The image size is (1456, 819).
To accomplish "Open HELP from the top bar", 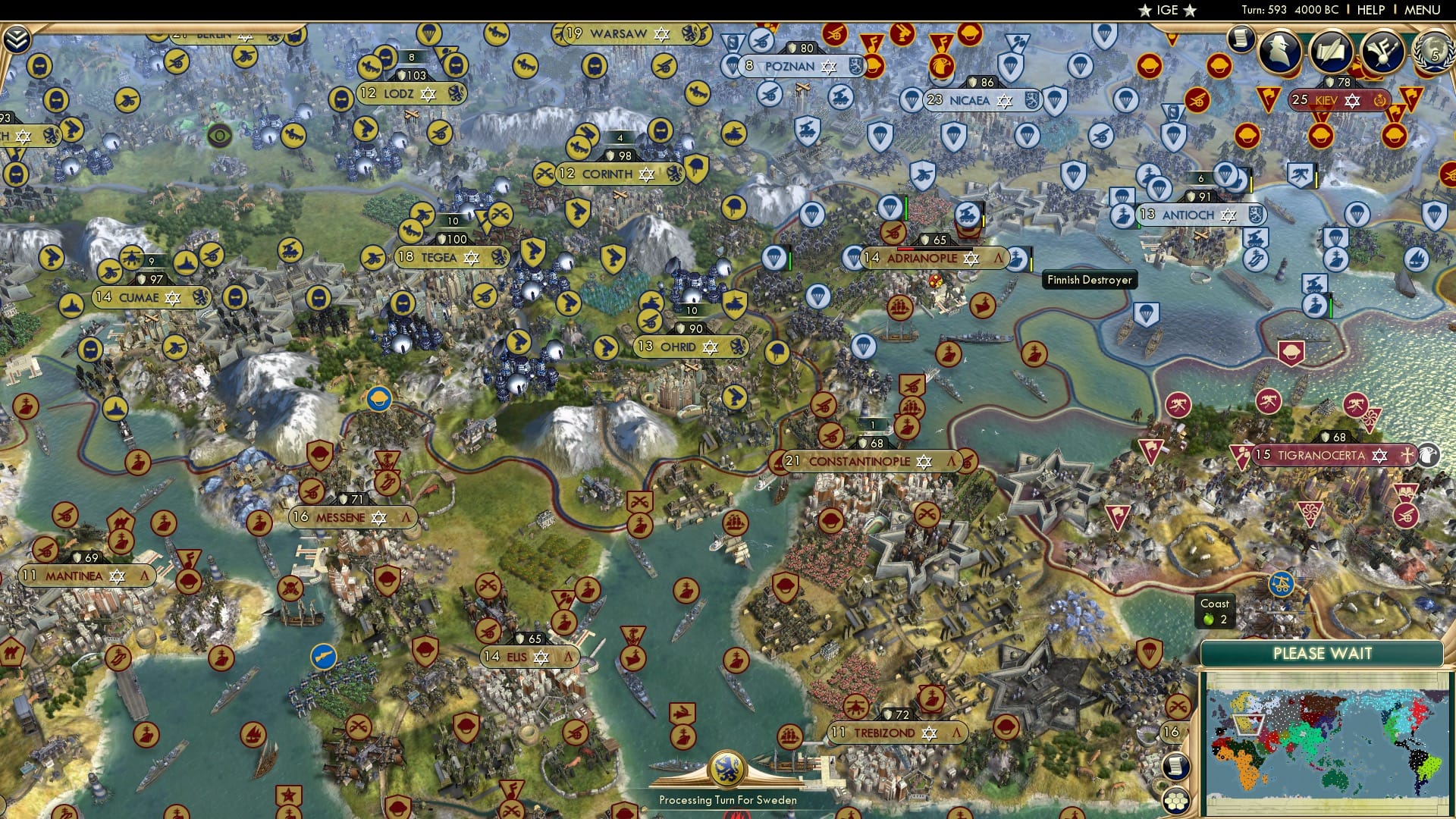I will point(1371,9).
